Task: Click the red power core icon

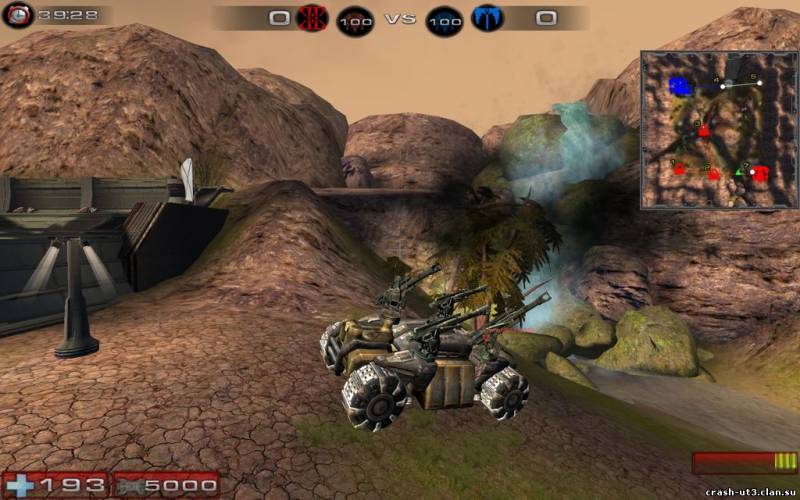Action: [354, 20]
